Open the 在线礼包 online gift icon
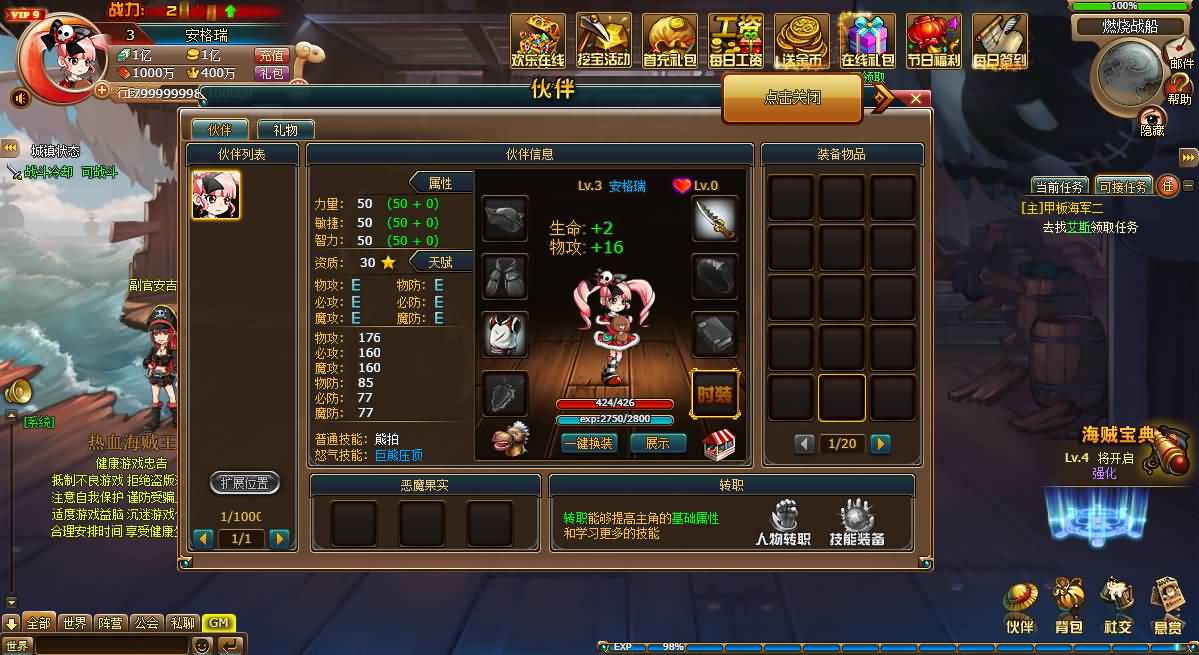 [x=867, y=41]
